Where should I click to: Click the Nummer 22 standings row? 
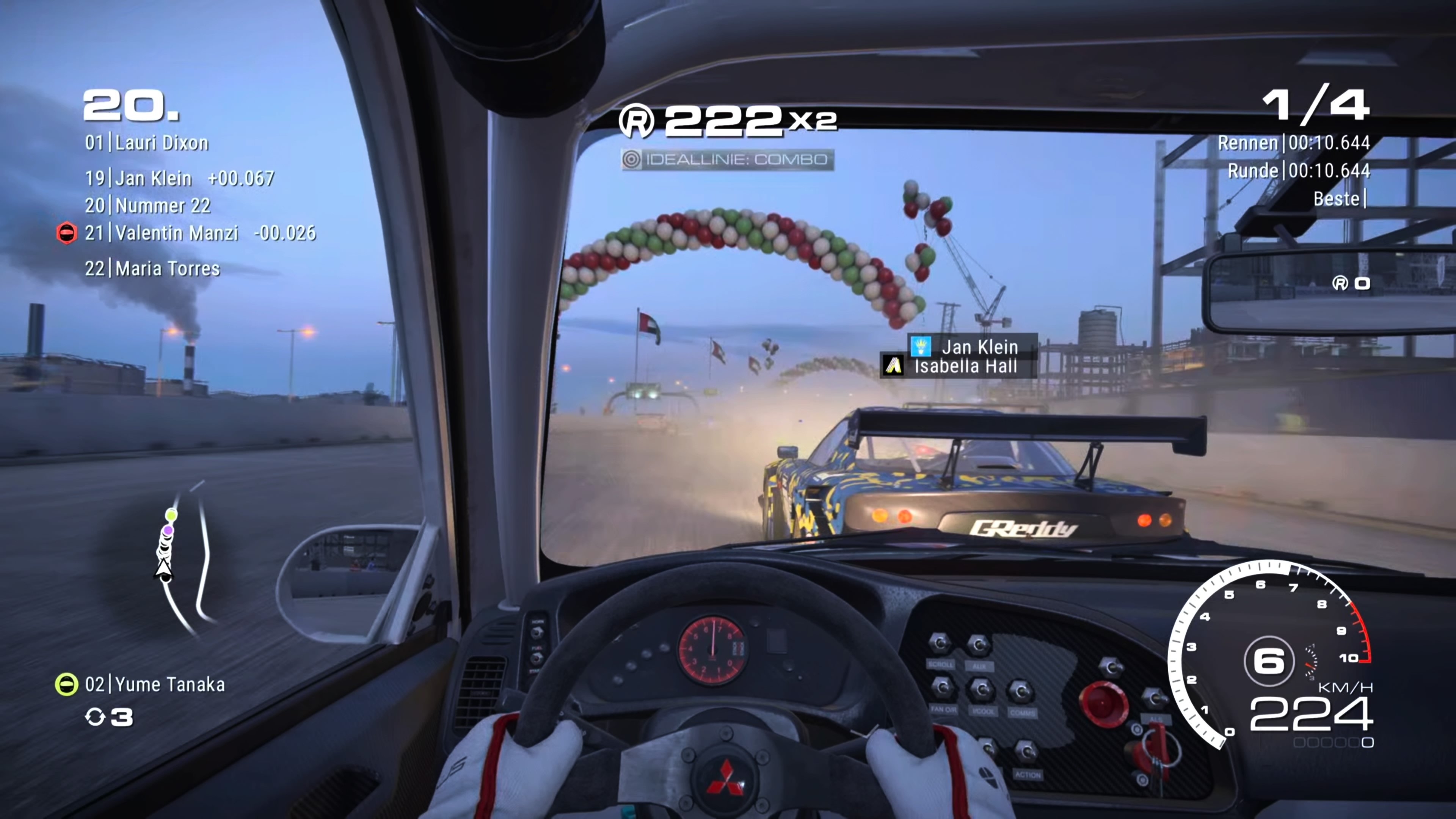[x=147, y=206]
